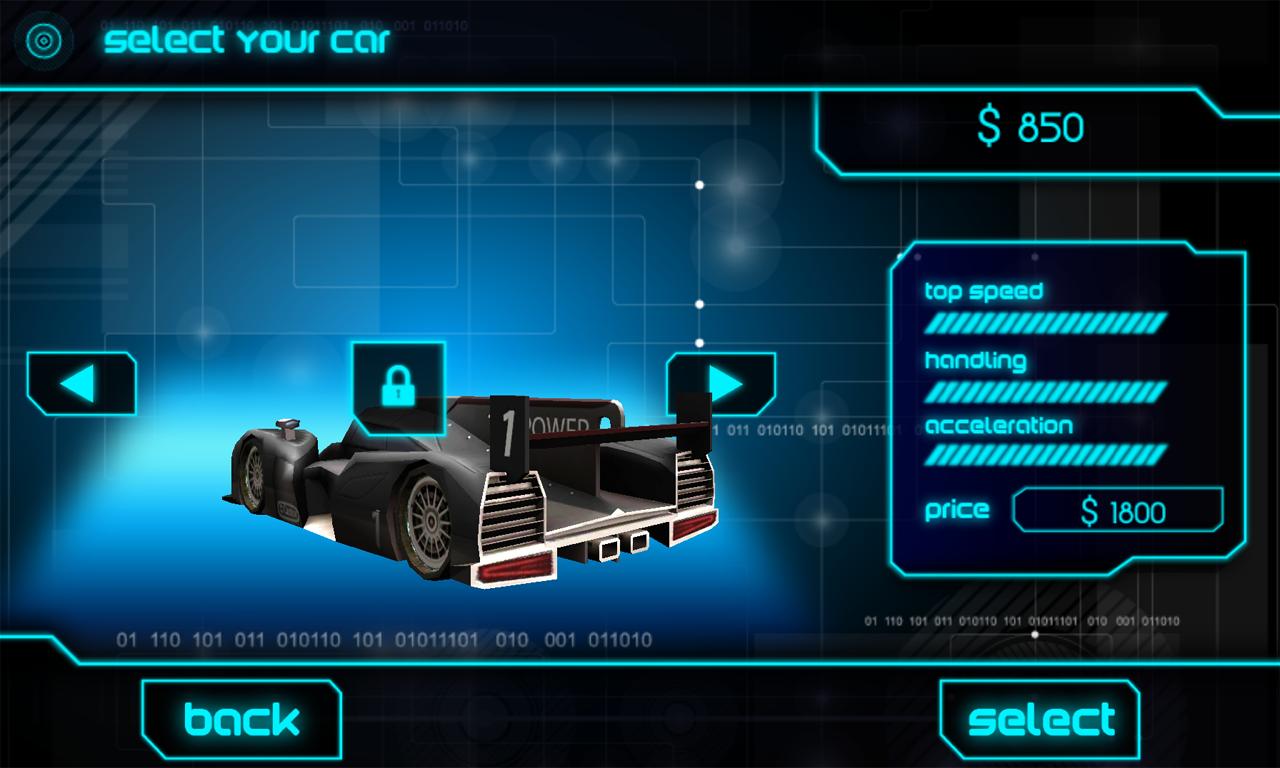This screenshot has height=768, width=1280.
Task: Click the car model thumbnail in the center
Action: (470, 490)
